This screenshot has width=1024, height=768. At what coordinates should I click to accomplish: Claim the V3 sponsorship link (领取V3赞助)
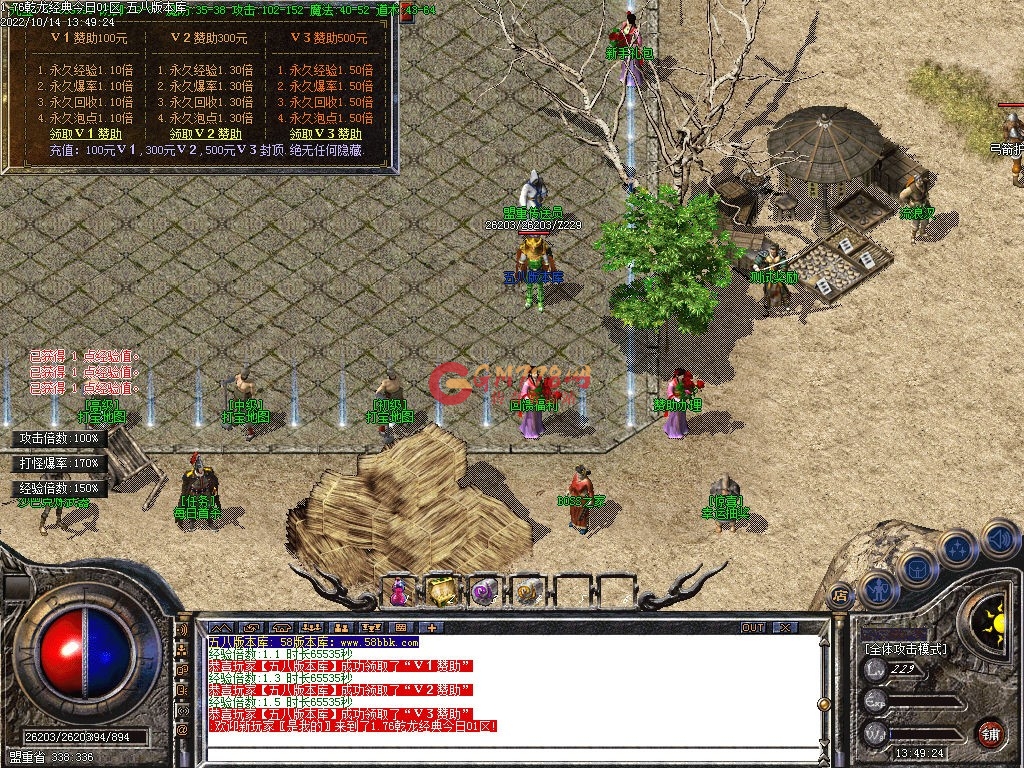(326, 134)
